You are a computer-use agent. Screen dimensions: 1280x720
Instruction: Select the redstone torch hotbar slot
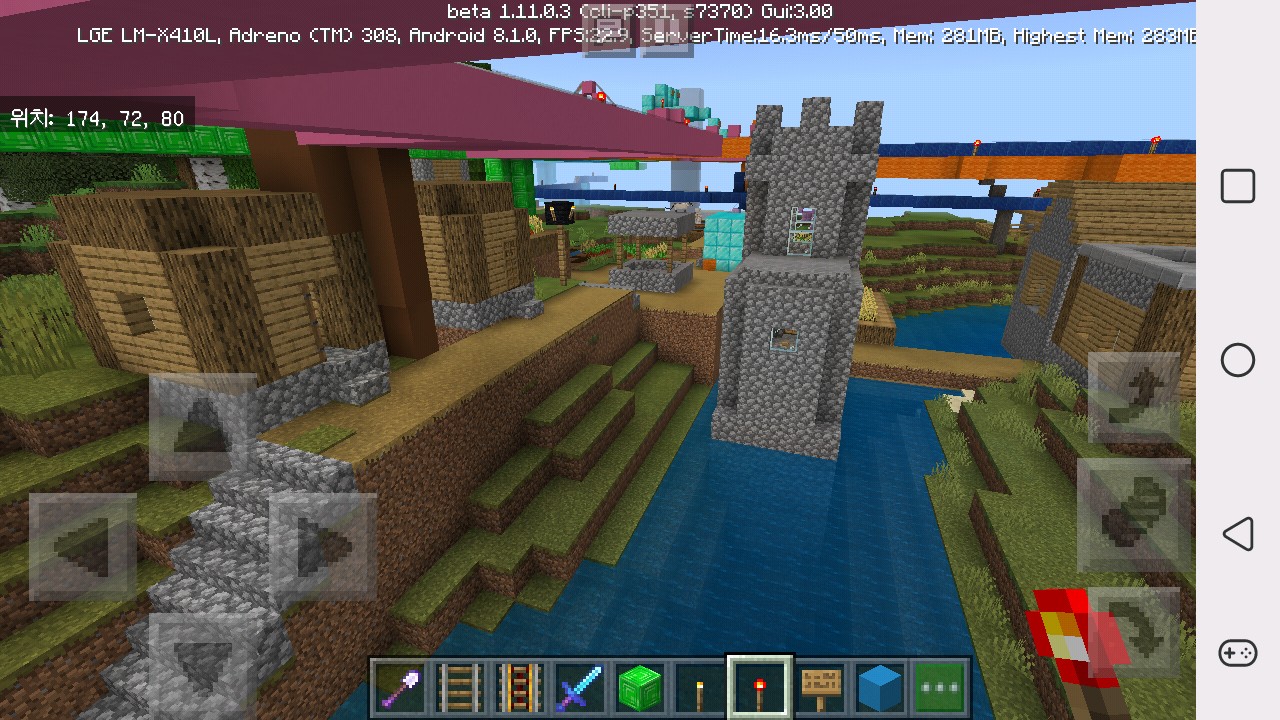[x=760, y=688]
